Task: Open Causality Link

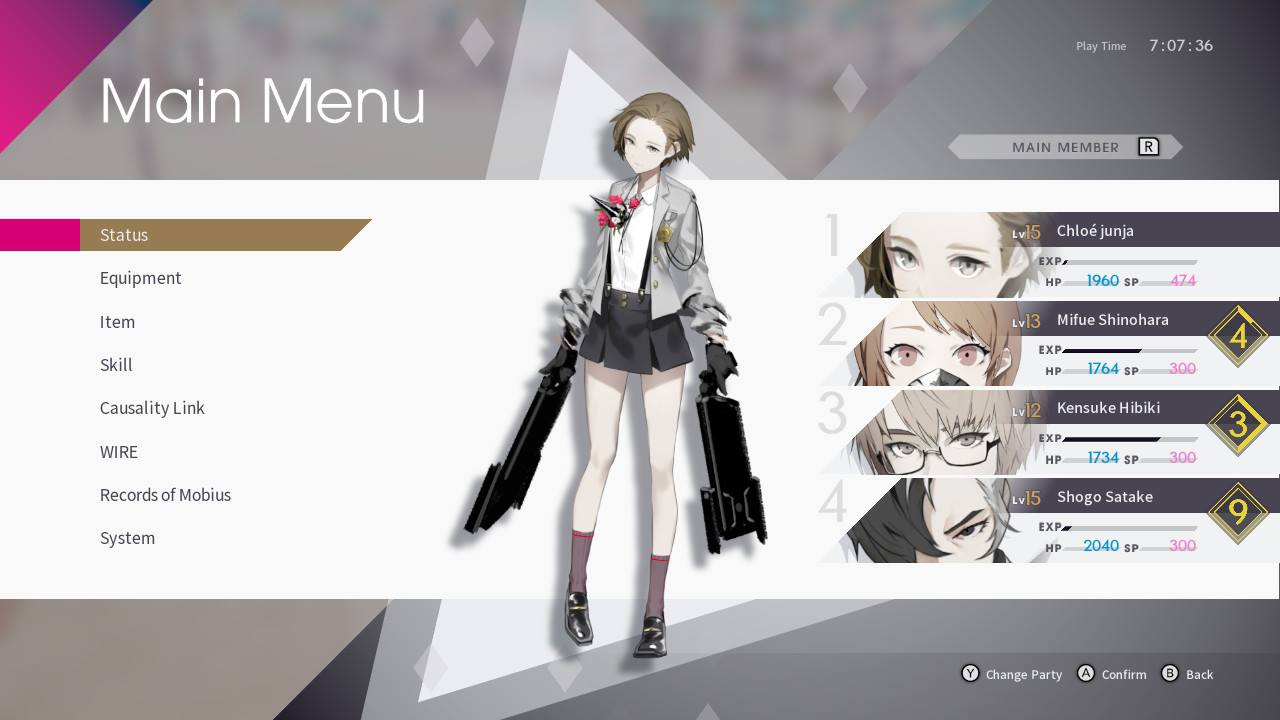Action: (152, 408)
